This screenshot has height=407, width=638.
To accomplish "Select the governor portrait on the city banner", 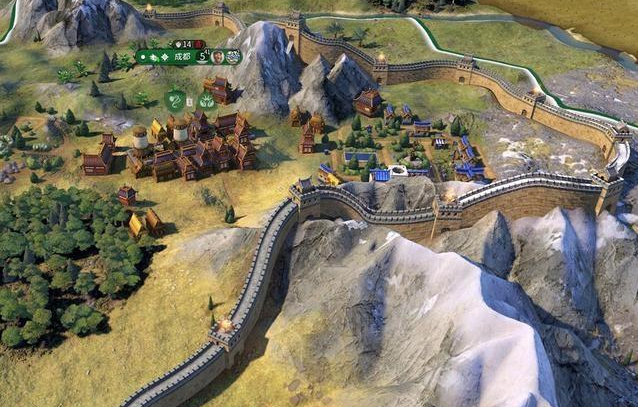I will (x=217, y=57).
